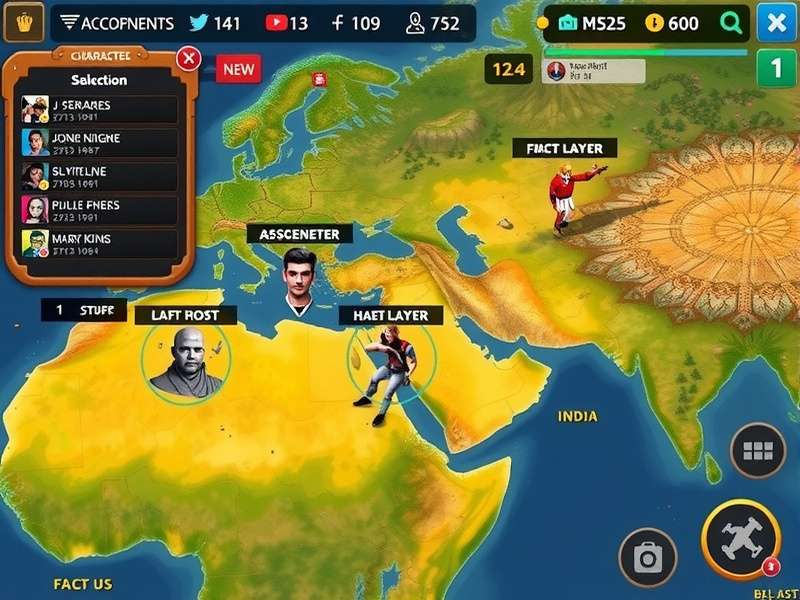Select PULLE FNERS character entry
800x600 pixels.
[99, 210]
